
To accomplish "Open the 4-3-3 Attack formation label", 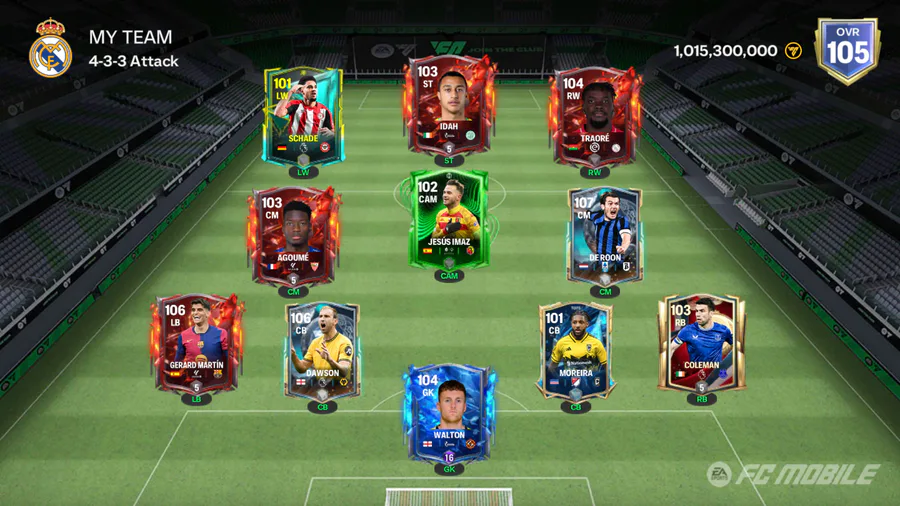I will click(134, 61).
